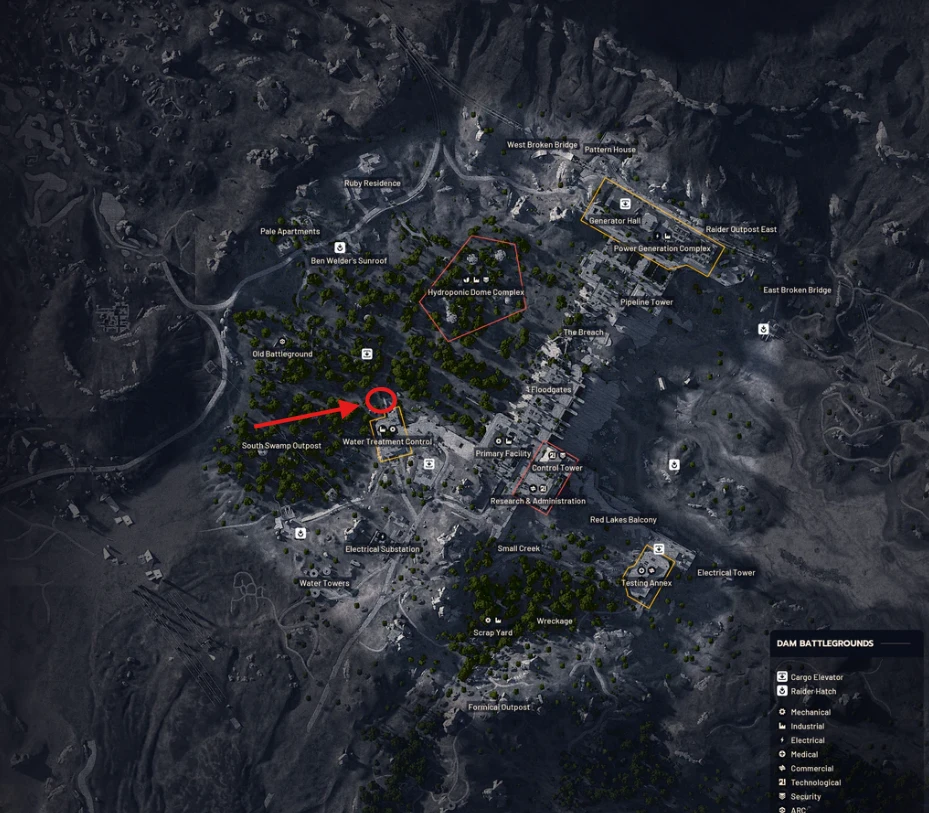
Task: Pick the South Swamp Outpost label
Action: coord(282,446)
